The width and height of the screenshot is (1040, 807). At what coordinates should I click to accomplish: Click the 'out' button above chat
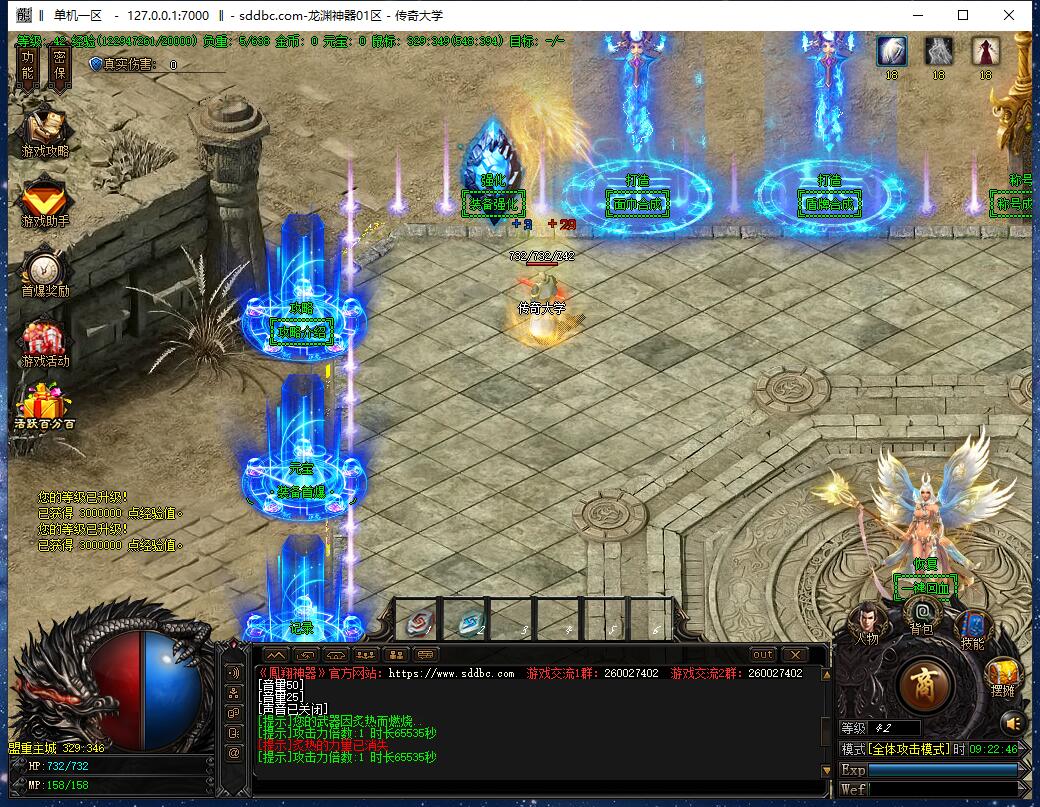click(763, 655)
